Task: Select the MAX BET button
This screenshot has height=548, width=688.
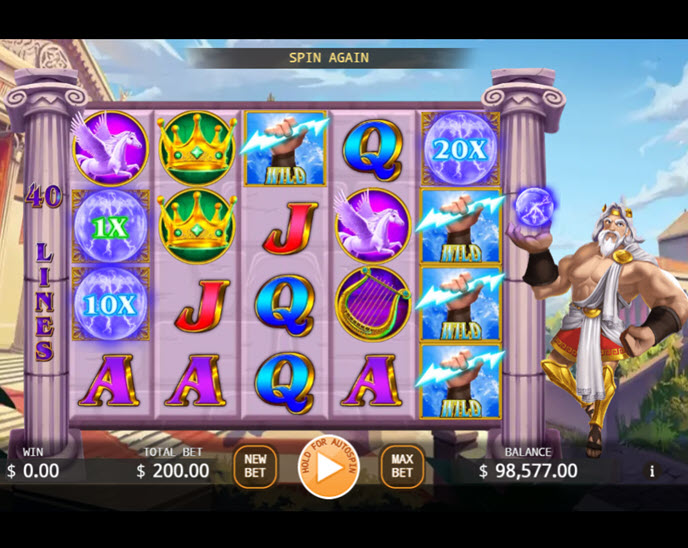Action: click(x=401, y=466)
